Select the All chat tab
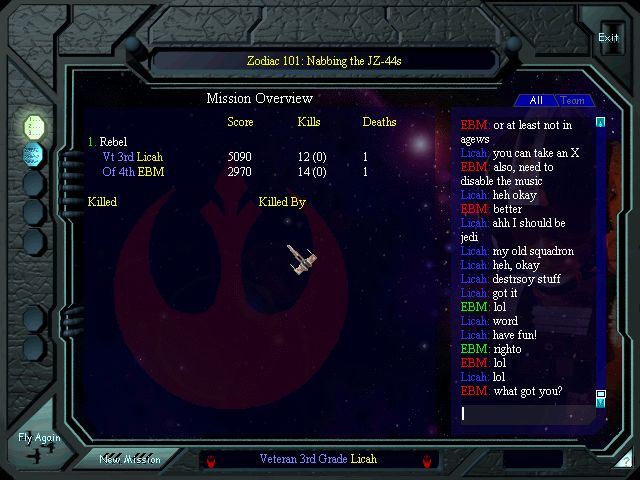The image size is (640, 480). (x=536, y=101)
